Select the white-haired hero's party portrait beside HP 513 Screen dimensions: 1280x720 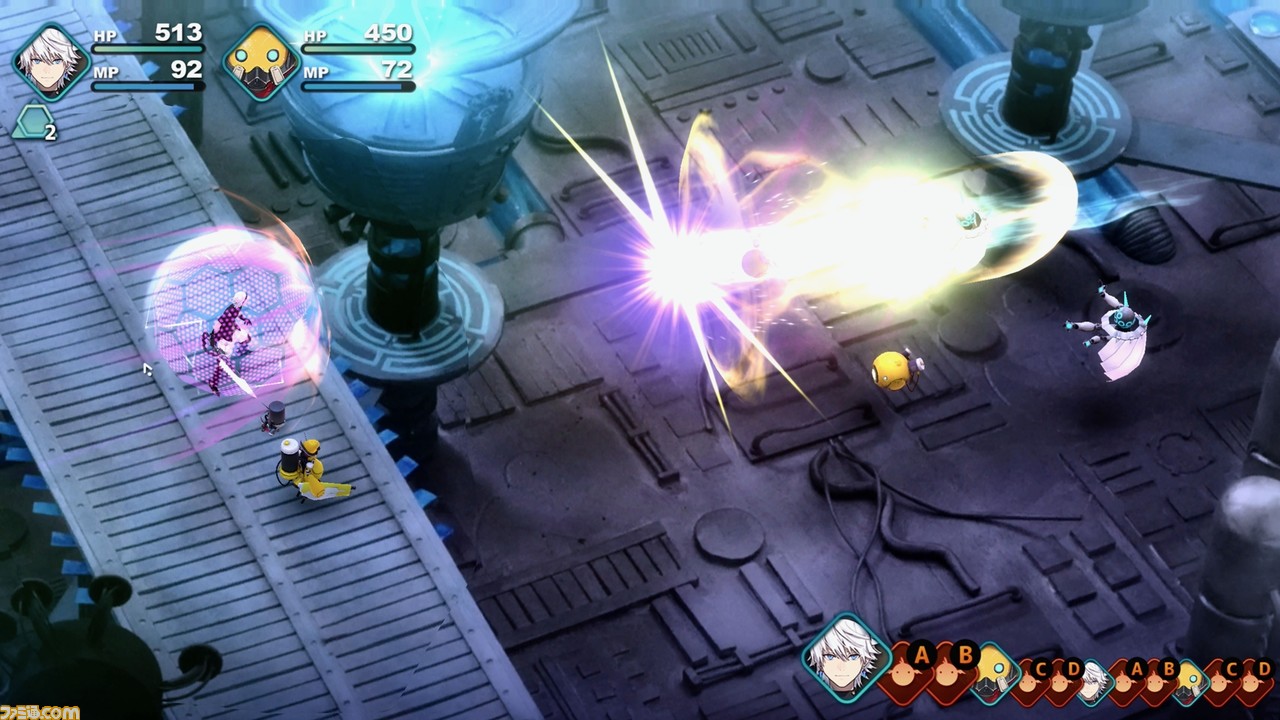51,62
